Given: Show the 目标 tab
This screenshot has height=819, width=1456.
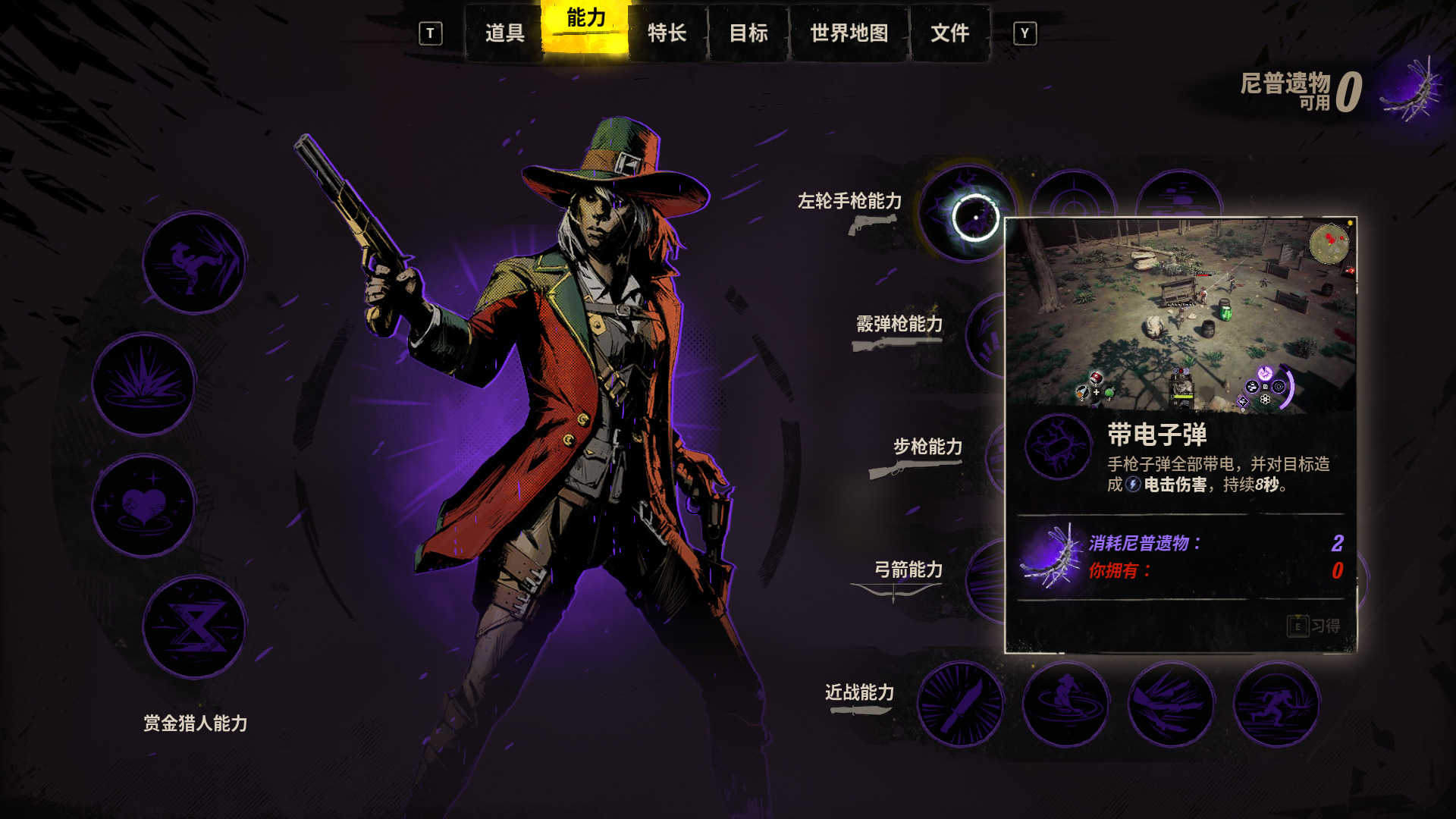Looking at the screenshot, I should (748, 33).
